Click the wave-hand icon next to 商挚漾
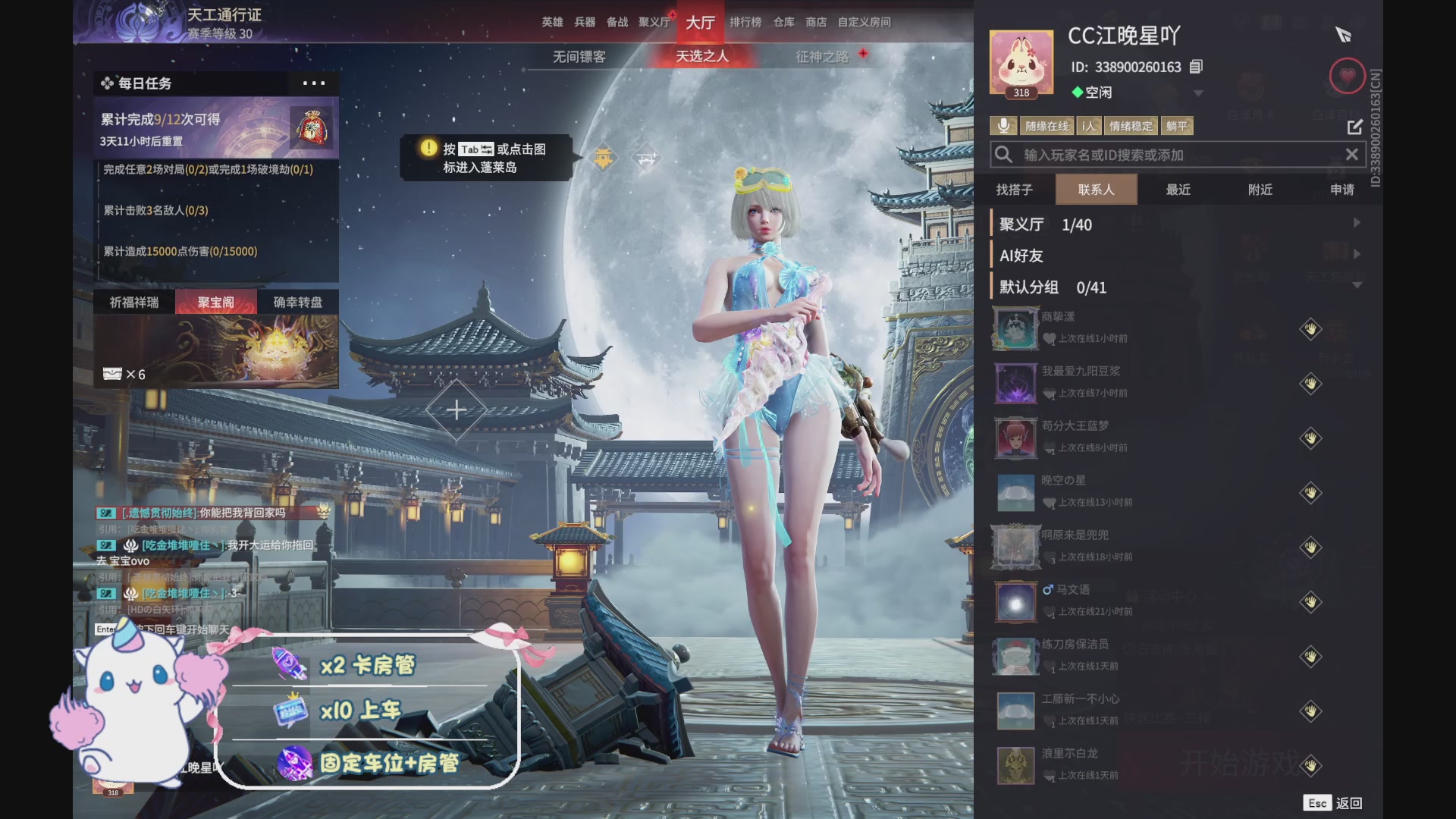 tap(1310, 329)
